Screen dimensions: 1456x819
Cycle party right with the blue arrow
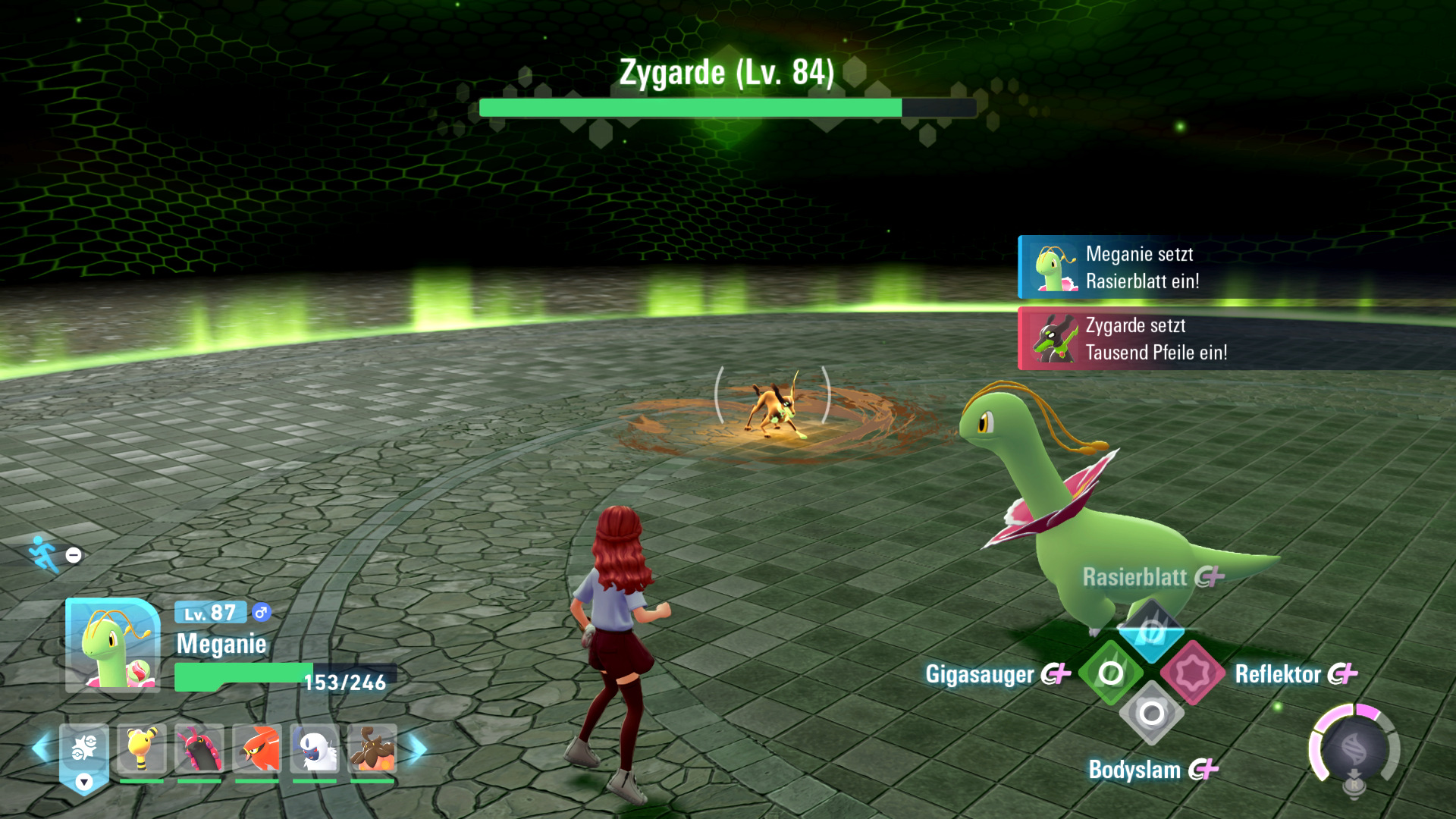click(x=417, y=749)
